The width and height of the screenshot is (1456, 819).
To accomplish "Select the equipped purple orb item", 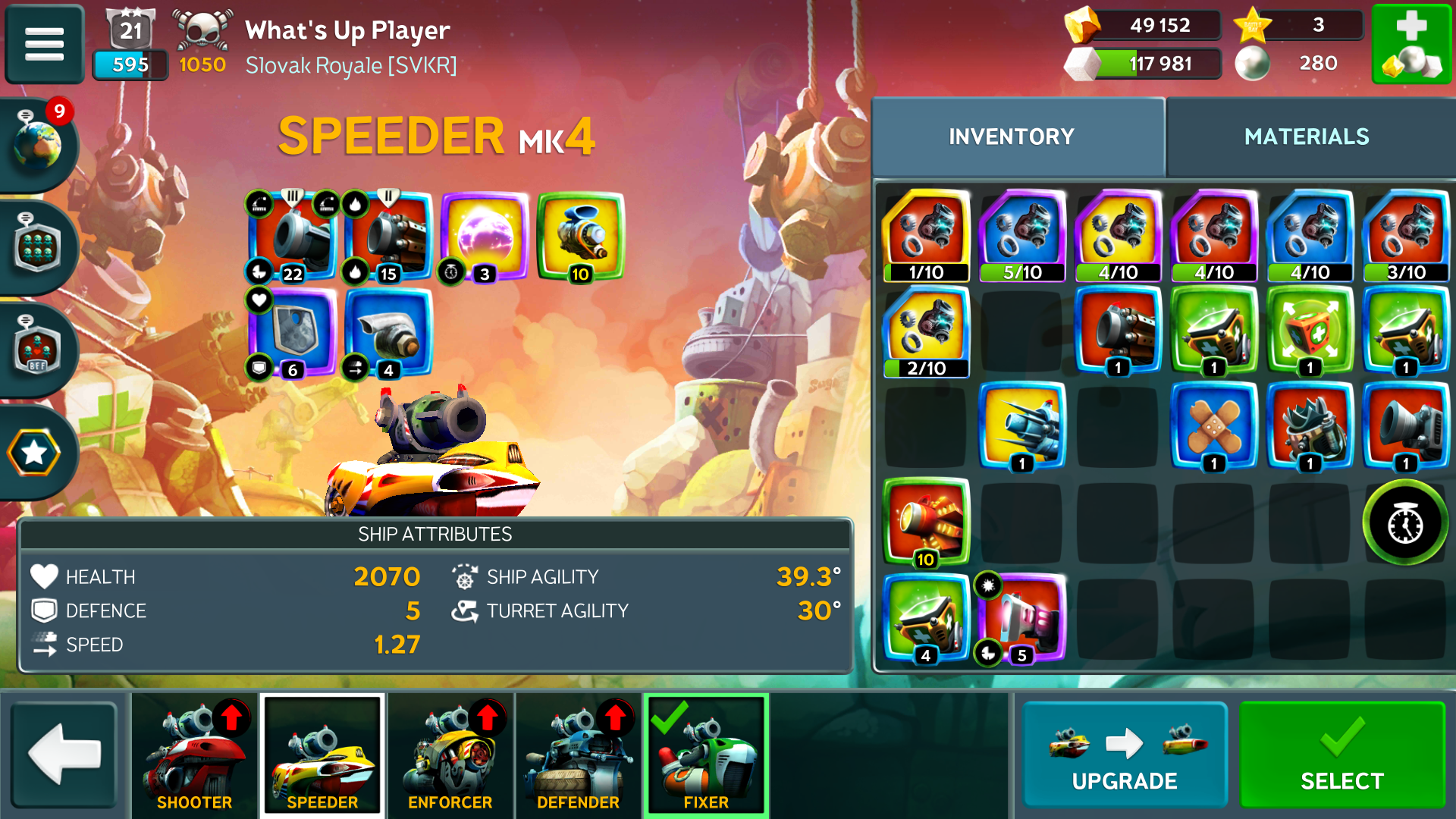I will tap(484, 237).
